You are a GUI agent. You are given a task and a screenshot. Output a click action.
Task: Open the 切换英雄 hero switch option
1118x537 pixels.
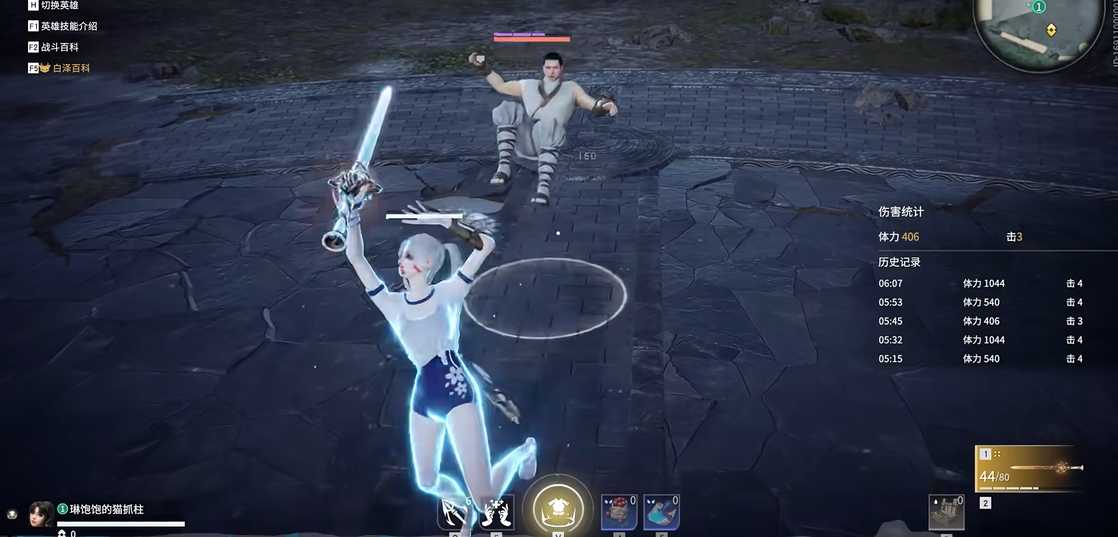[60, 6]
